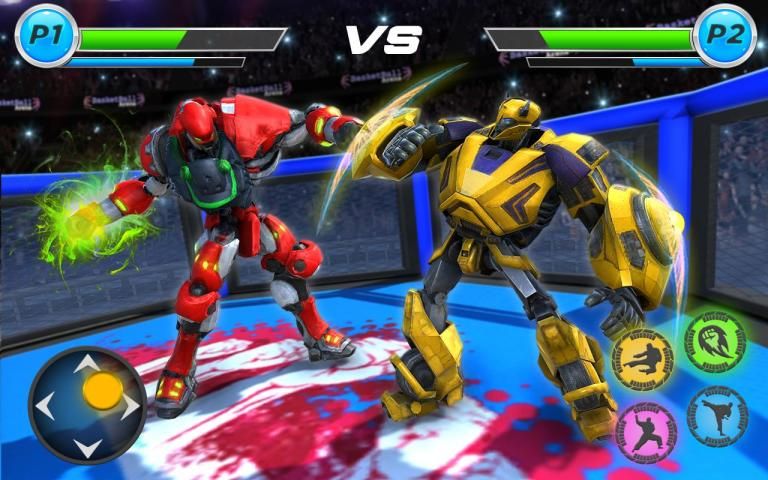Tap the yellow flying kick attack button
768x480 pixels.
click(x=642, y=359)
